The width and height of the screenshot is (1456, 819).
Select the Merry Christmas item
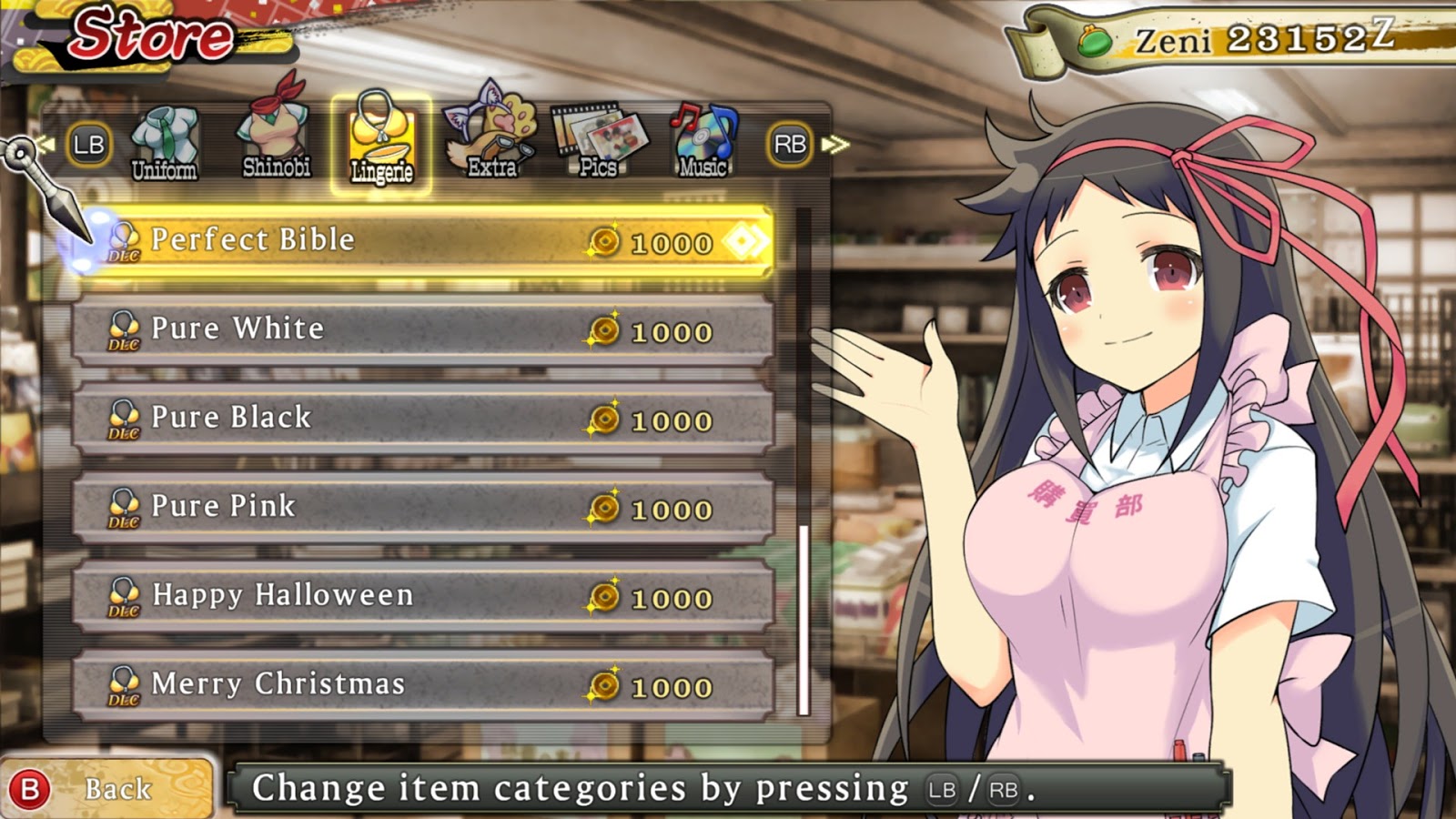[423, 684]
